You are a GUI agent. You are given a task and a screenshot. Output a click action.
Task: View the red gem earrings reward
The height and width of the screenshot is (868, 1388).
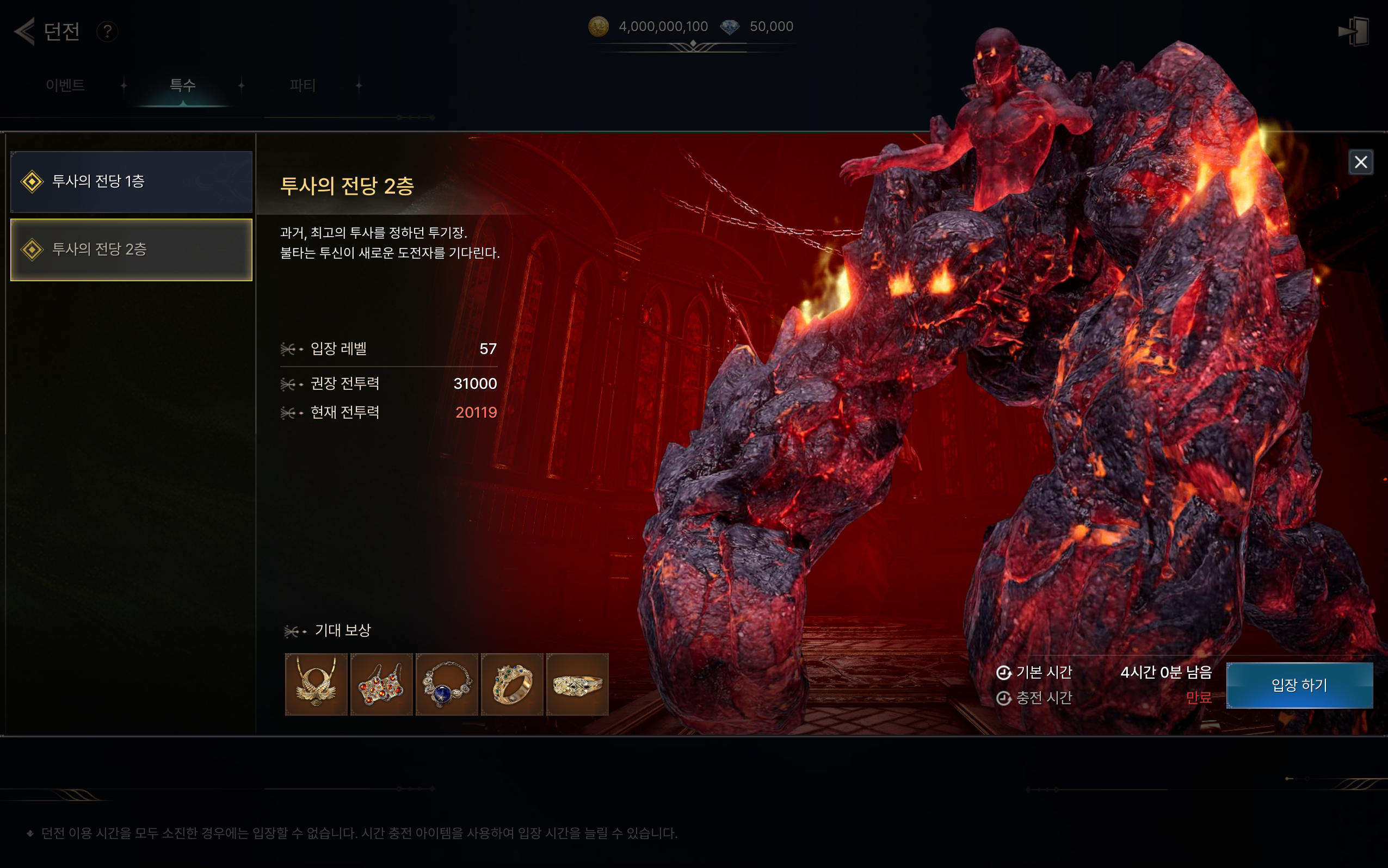point(381,684)
